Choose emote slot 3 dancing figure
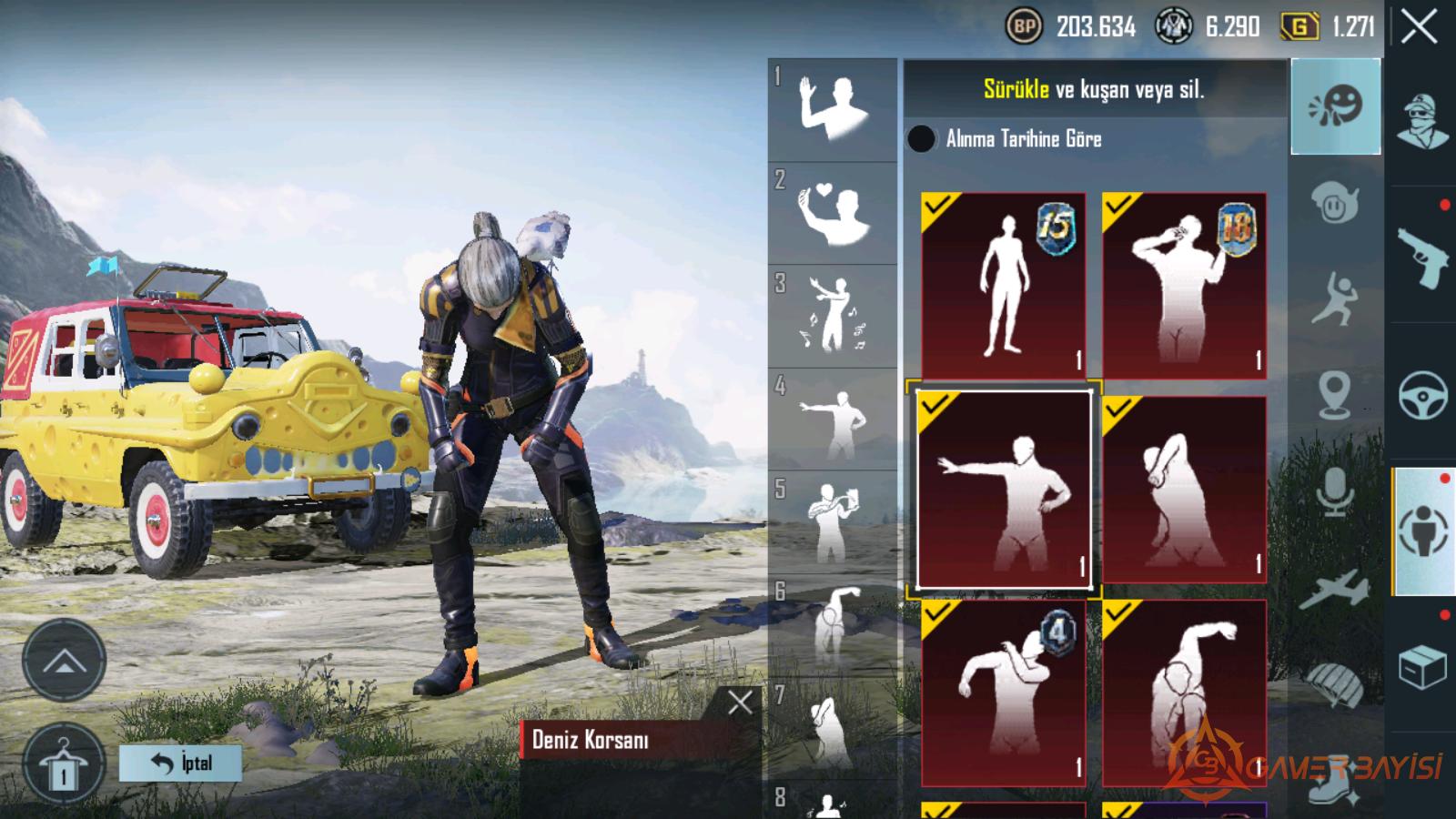Image resolution: width=1456 pixels, height=819 pixels. tap(832, 317)
